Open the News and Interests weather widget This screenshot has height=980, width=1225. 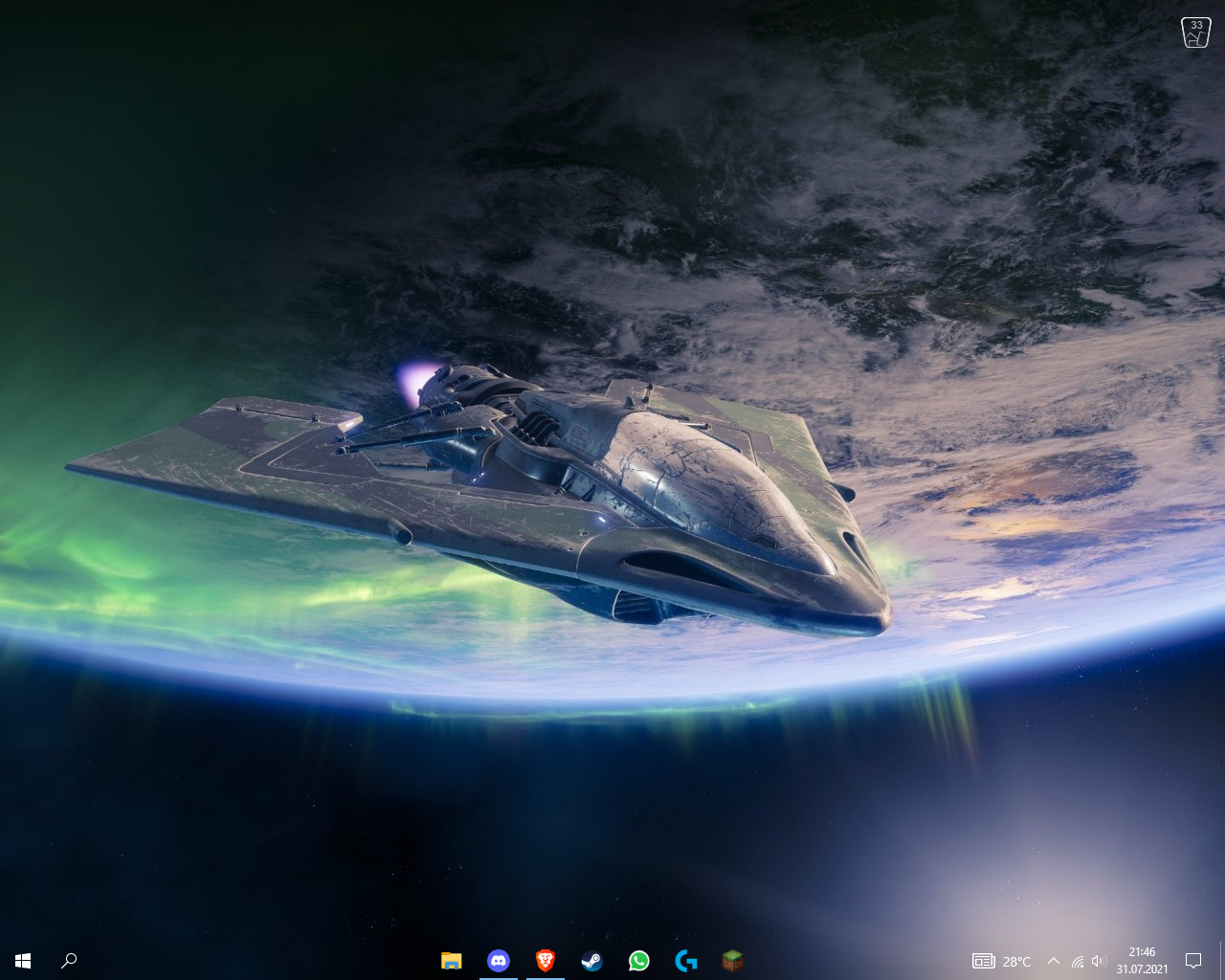[x=1000, y=961]
